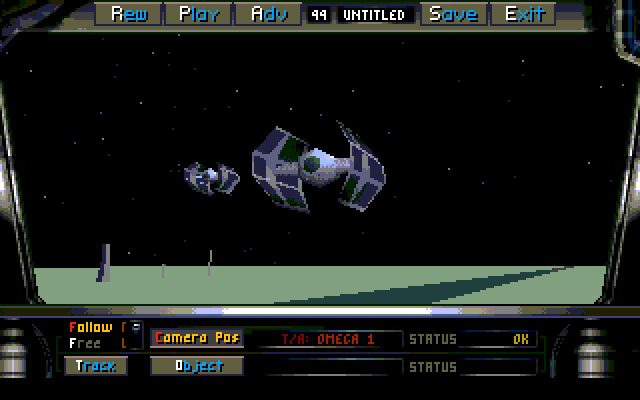Switch to Free camera mode

[85, 343]
